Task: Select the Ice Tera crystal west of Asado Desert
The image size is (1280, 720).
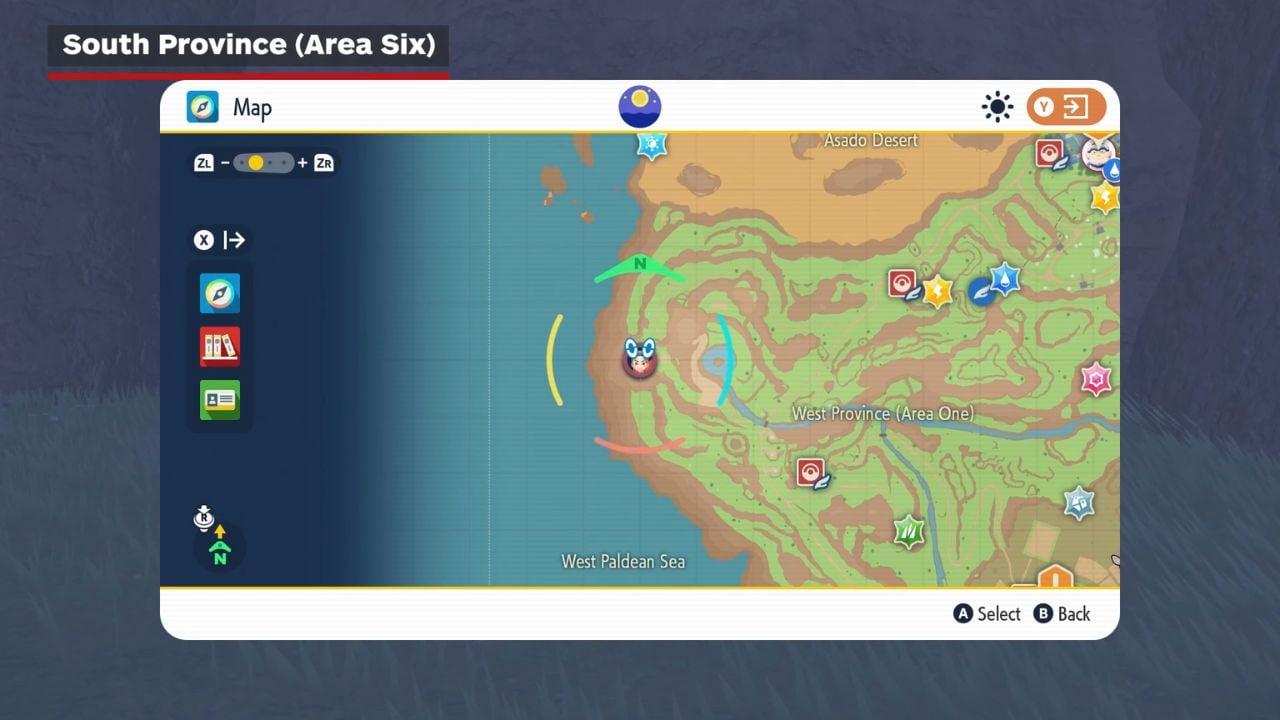Action: 652,145
